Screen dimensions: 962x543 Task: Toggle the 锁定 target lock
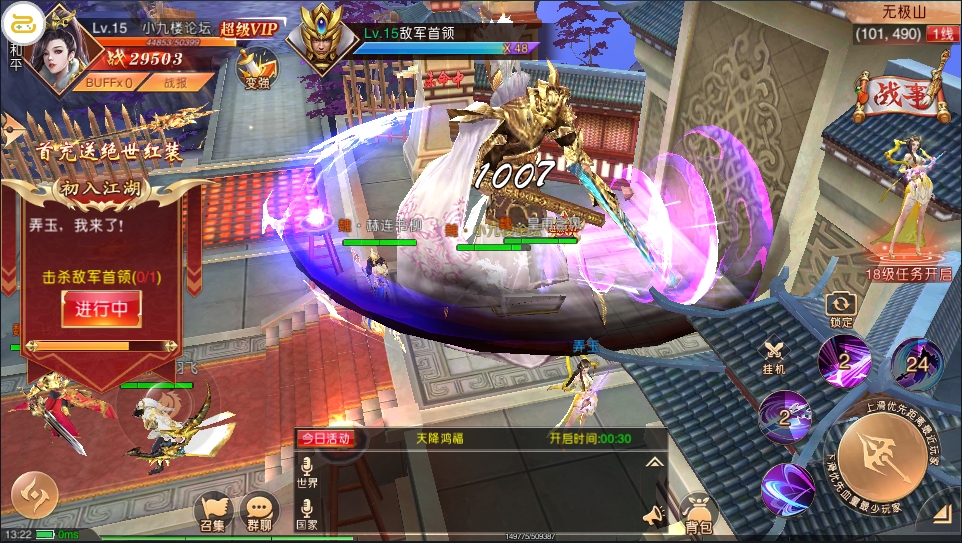[842, 309]
